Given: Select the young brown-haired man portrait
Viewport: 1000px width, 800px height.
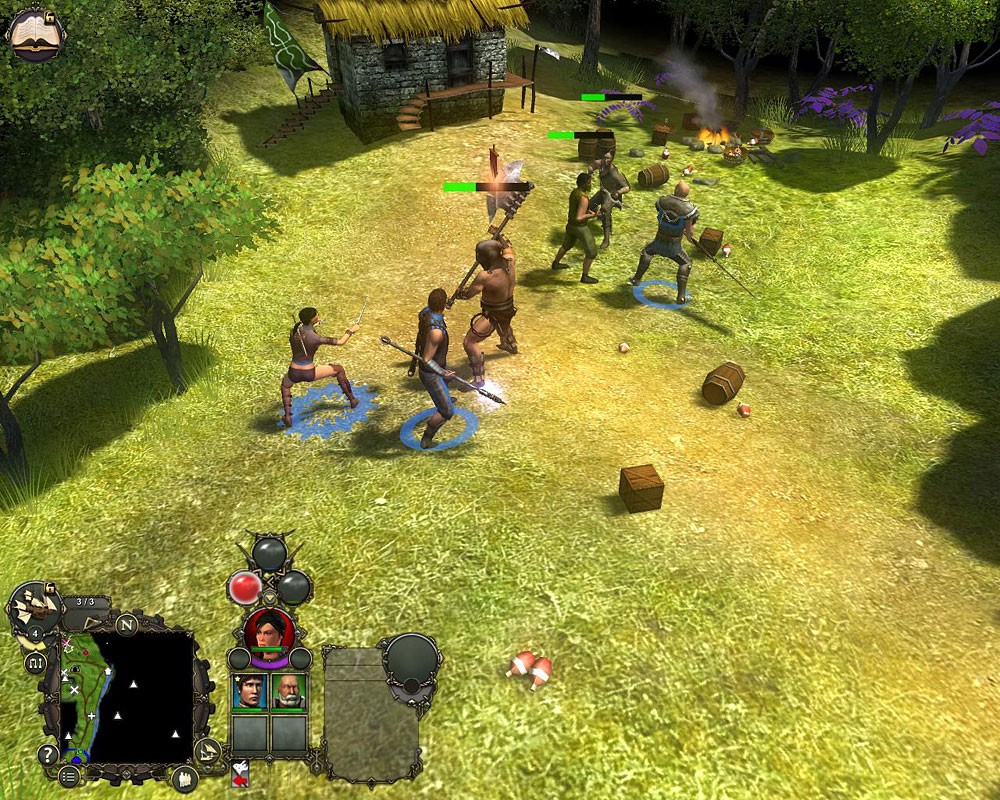Looking at the screenshot, I should 249,692.
